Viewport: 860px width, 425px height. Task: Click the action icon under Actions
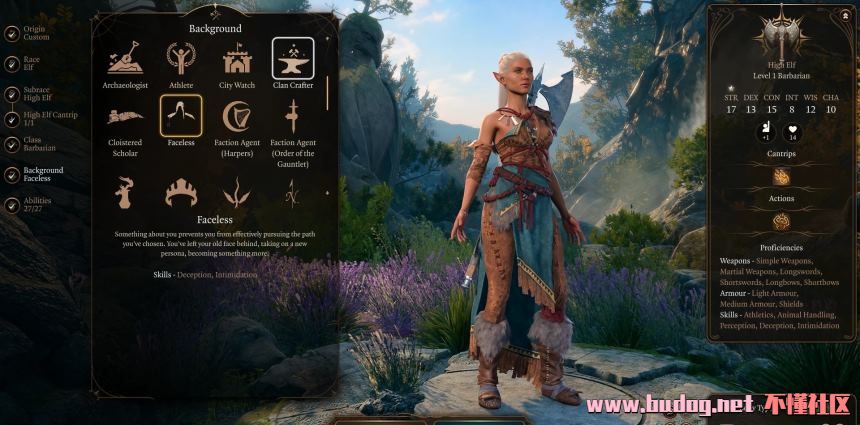coord(781,221)
